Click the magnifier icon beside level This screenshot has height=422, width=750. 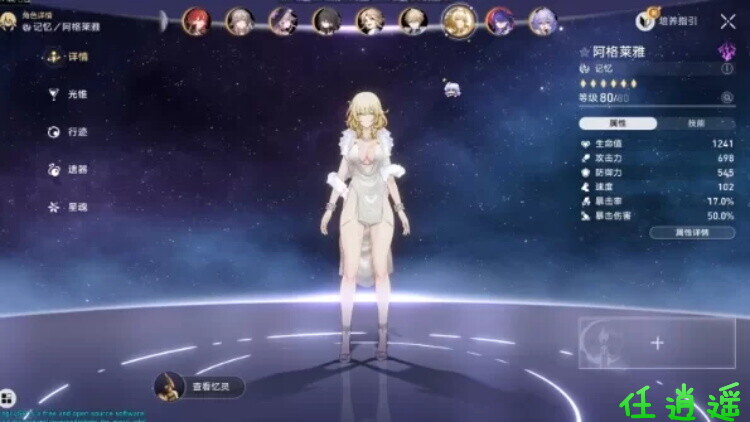click(727, 97)
